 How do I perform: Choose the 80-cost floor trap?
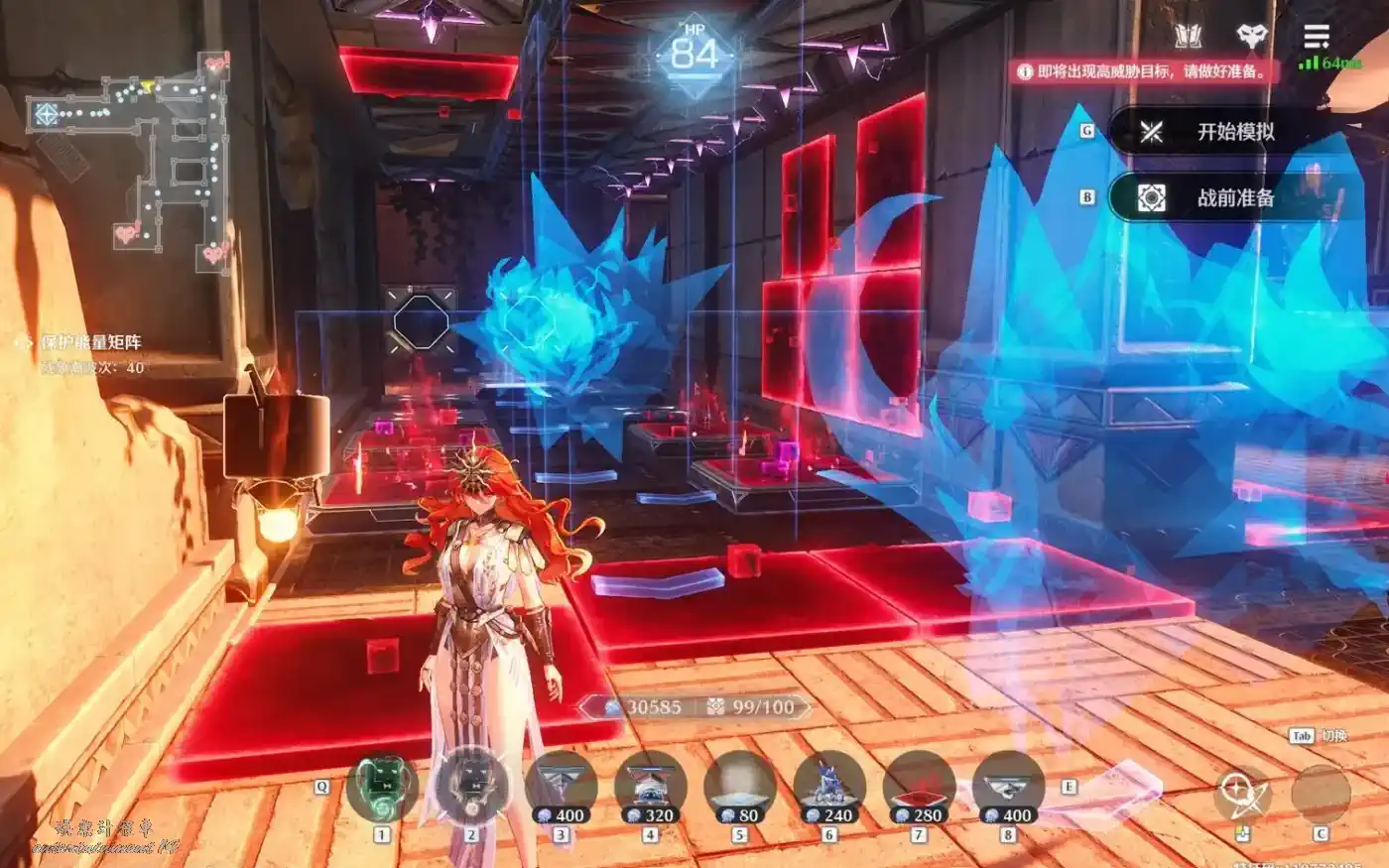click(x=740, y=789)
